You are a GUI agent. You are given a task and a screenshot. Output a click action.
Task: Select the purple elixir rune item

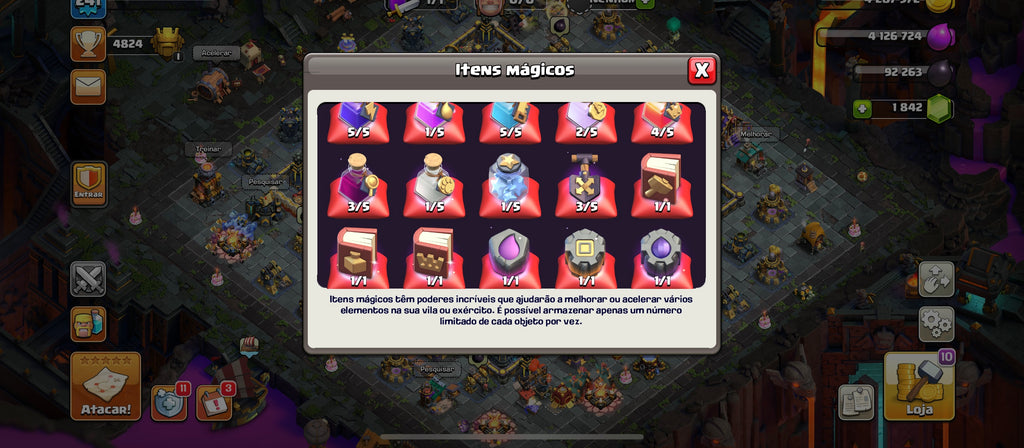tap(510, 256)
